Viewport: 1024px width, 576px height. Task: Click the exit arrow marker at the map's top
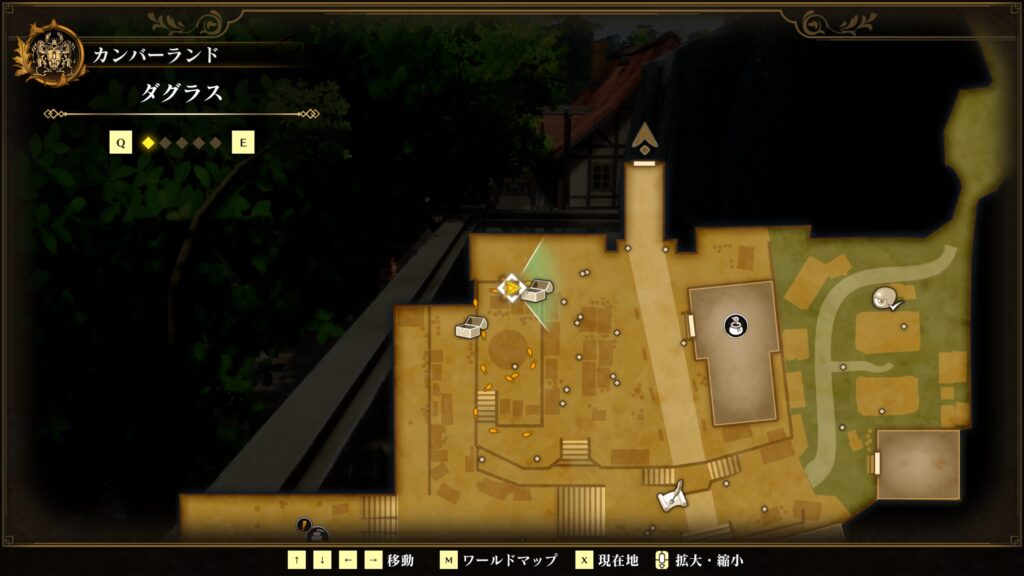tap(645, 138)
